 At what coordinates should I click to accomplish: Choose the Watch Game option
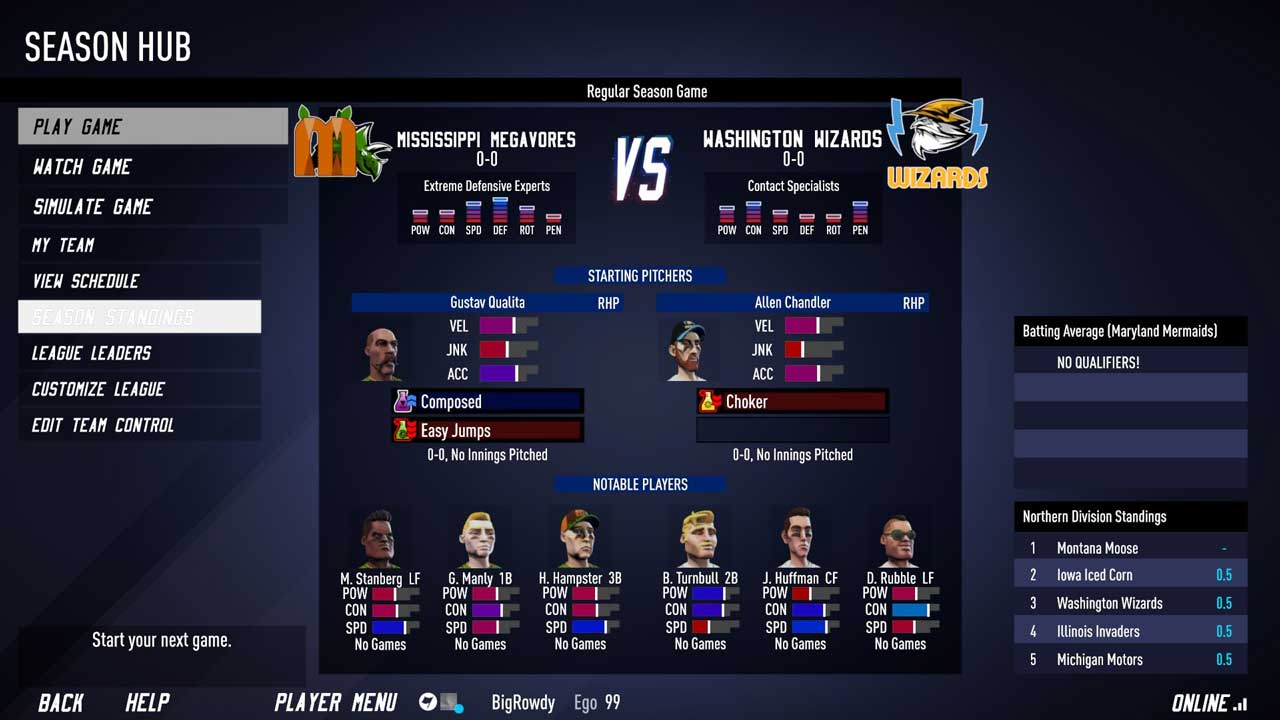[x=152, y=166]
